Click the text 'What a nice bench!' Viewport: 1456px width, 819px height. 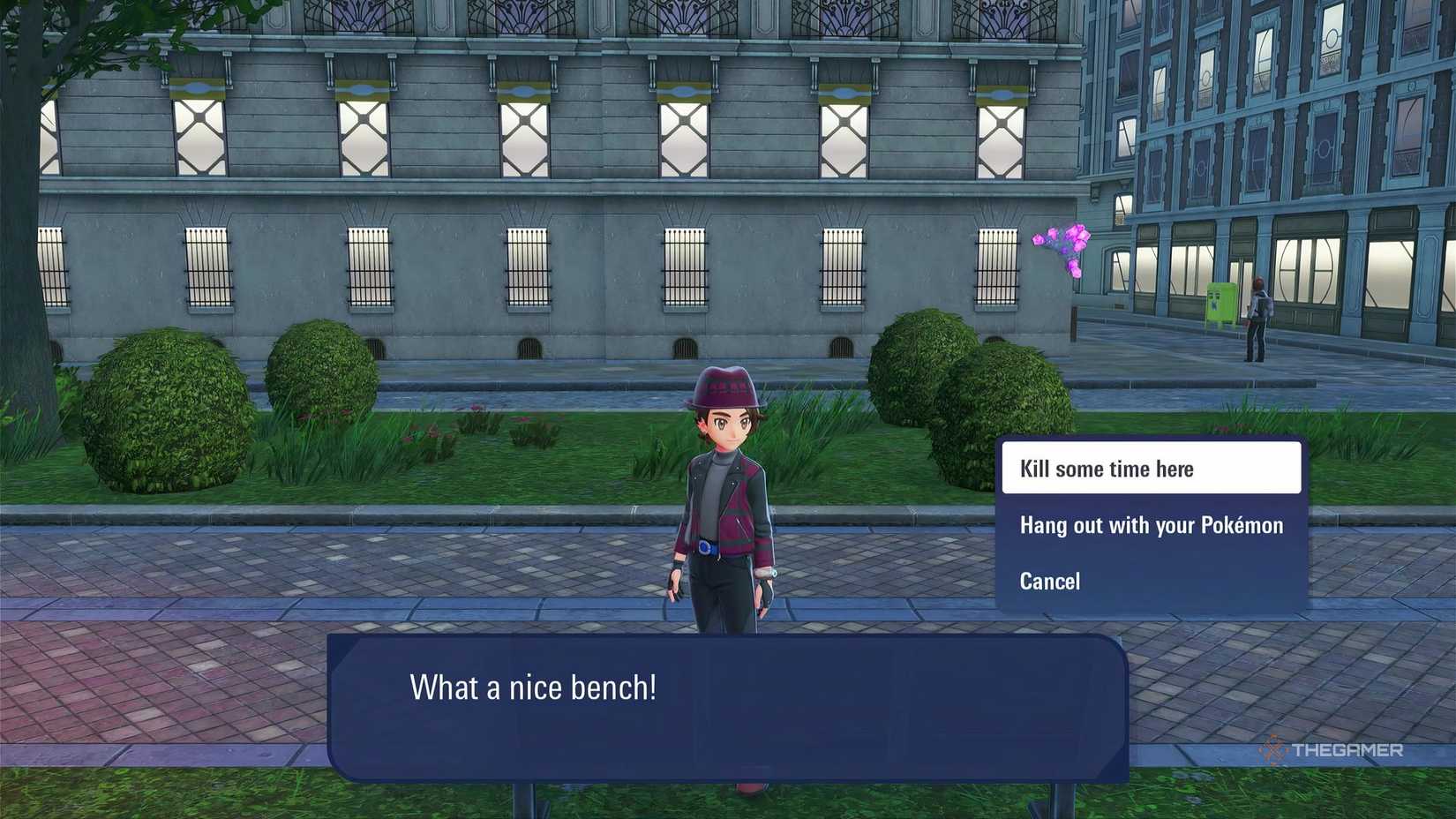[531, 687]
